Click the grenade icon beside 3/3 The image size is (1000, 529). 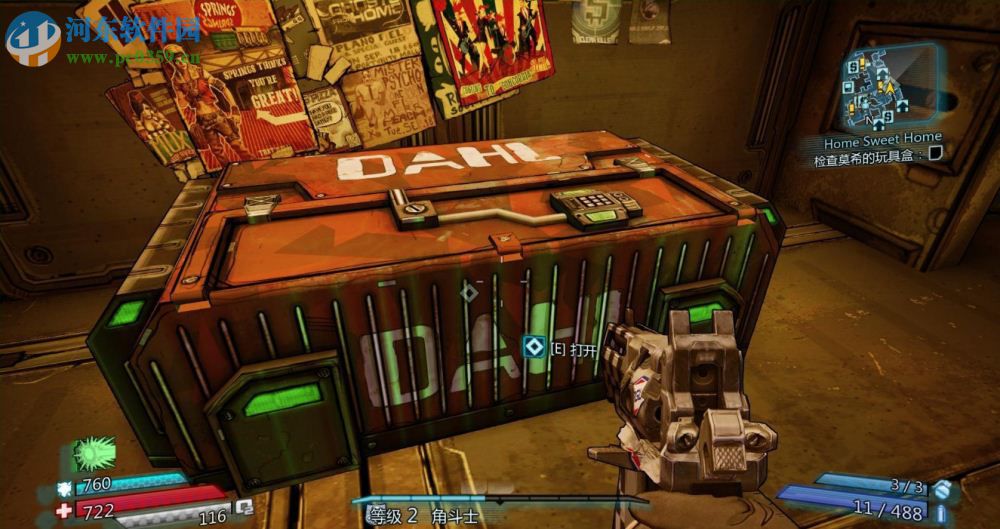(941, 487)
